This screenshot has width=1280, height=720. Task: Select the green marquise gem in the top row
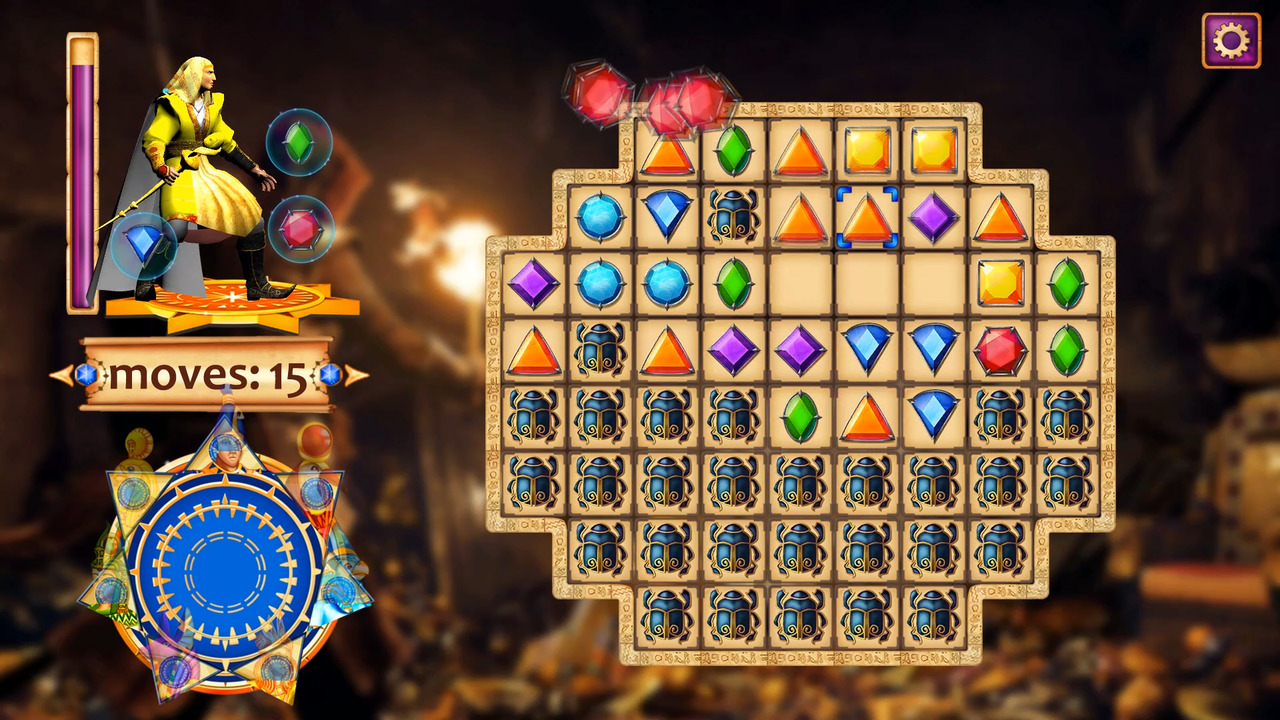733,150
